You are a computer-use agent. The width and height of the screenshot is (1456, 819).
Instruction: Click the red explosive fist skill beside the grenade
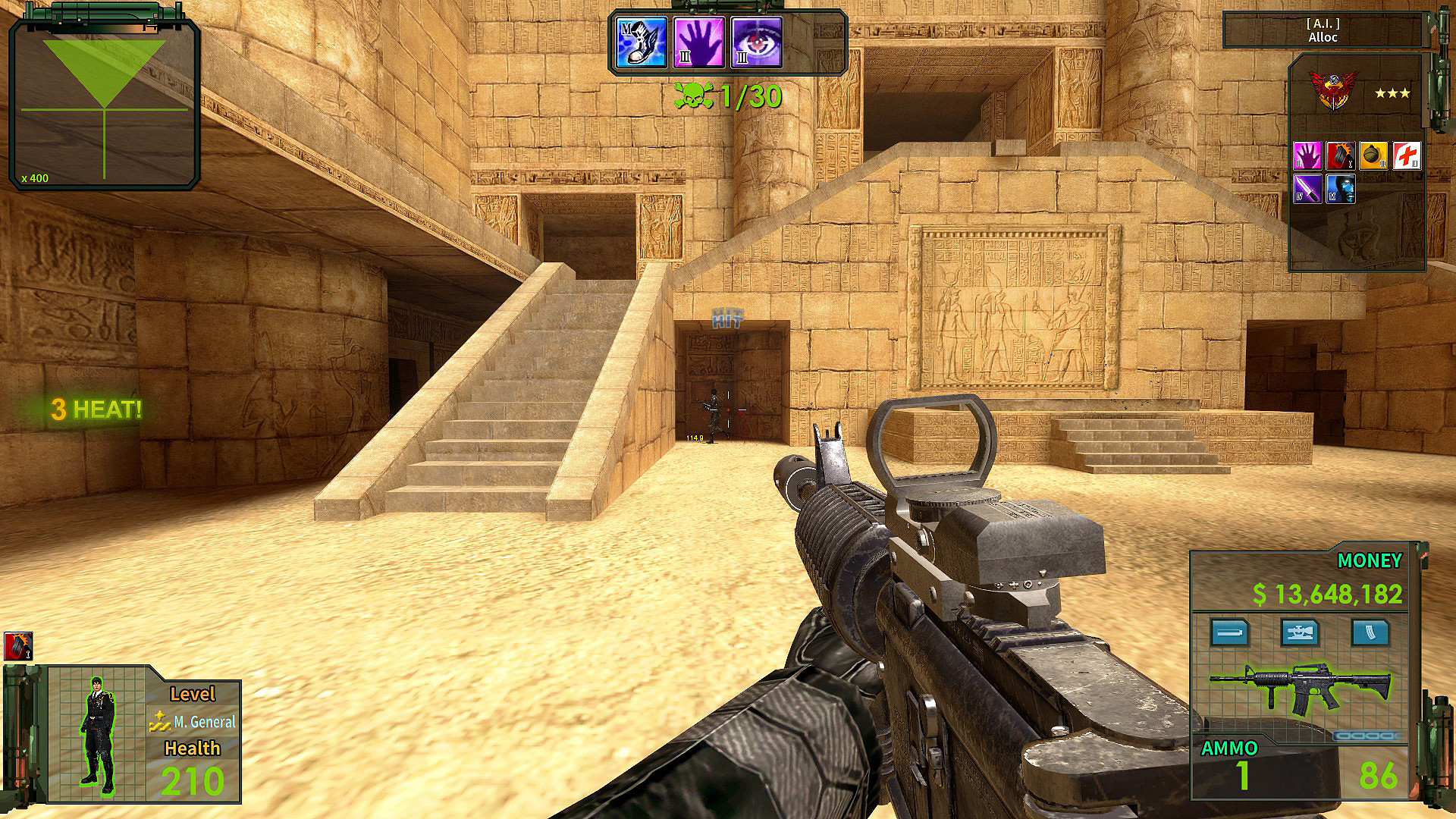click(x=1340, y=156)
